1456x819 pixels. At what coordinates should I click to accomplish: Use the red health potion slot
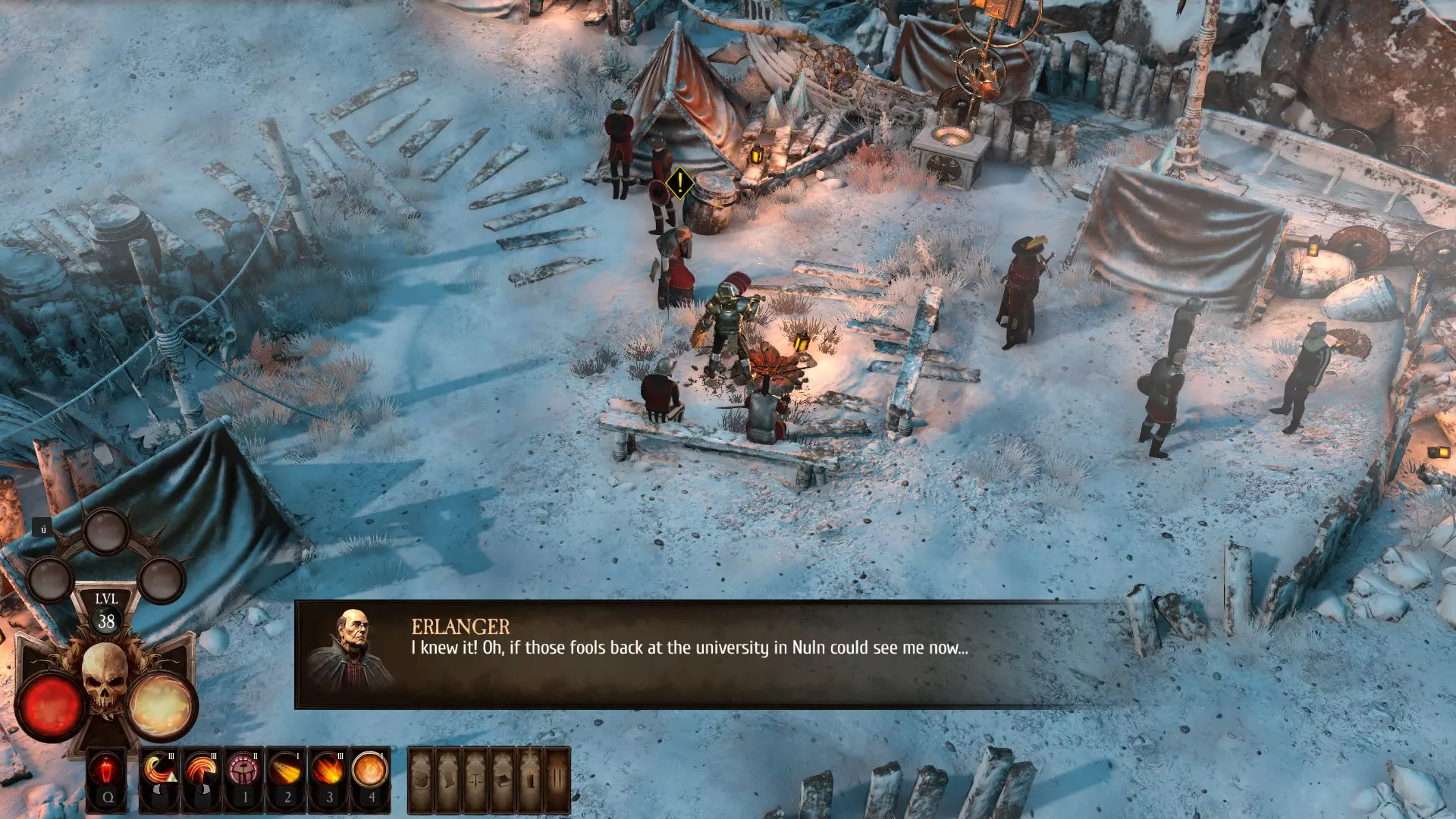click(107, 772)
